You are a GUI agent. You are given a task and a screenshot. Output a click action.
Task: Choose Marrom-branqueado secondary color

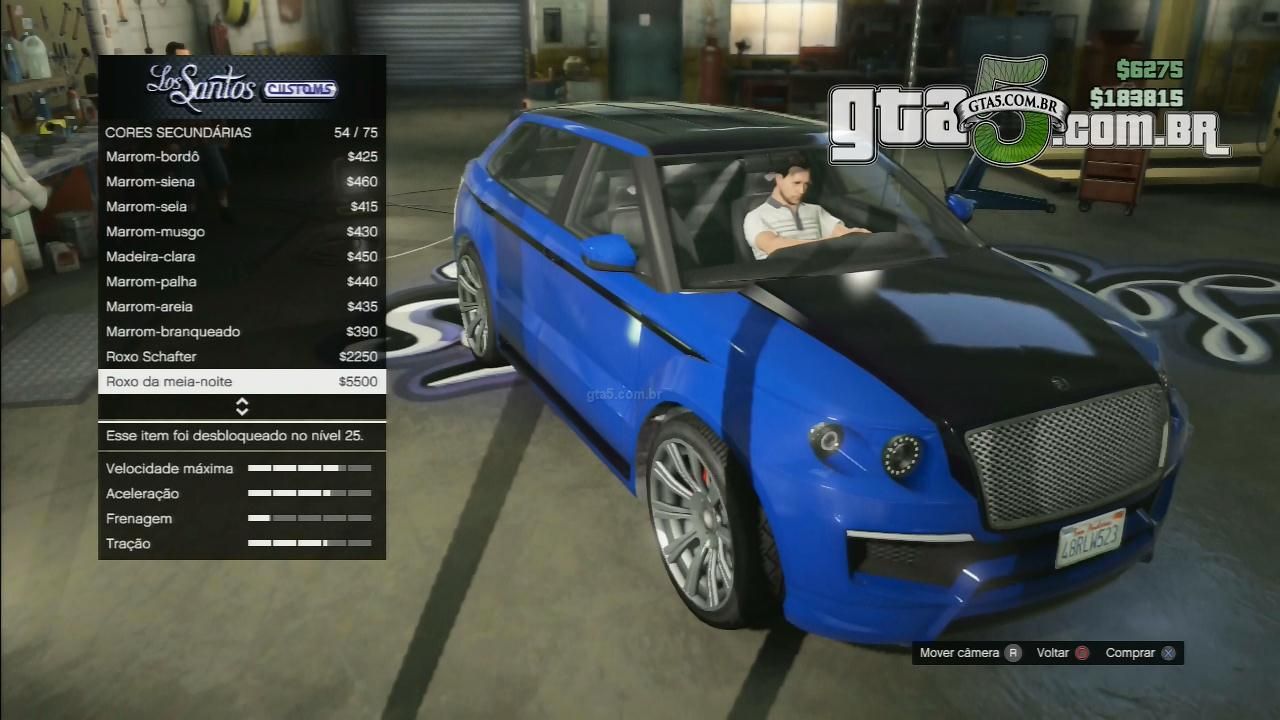point(241,332)
